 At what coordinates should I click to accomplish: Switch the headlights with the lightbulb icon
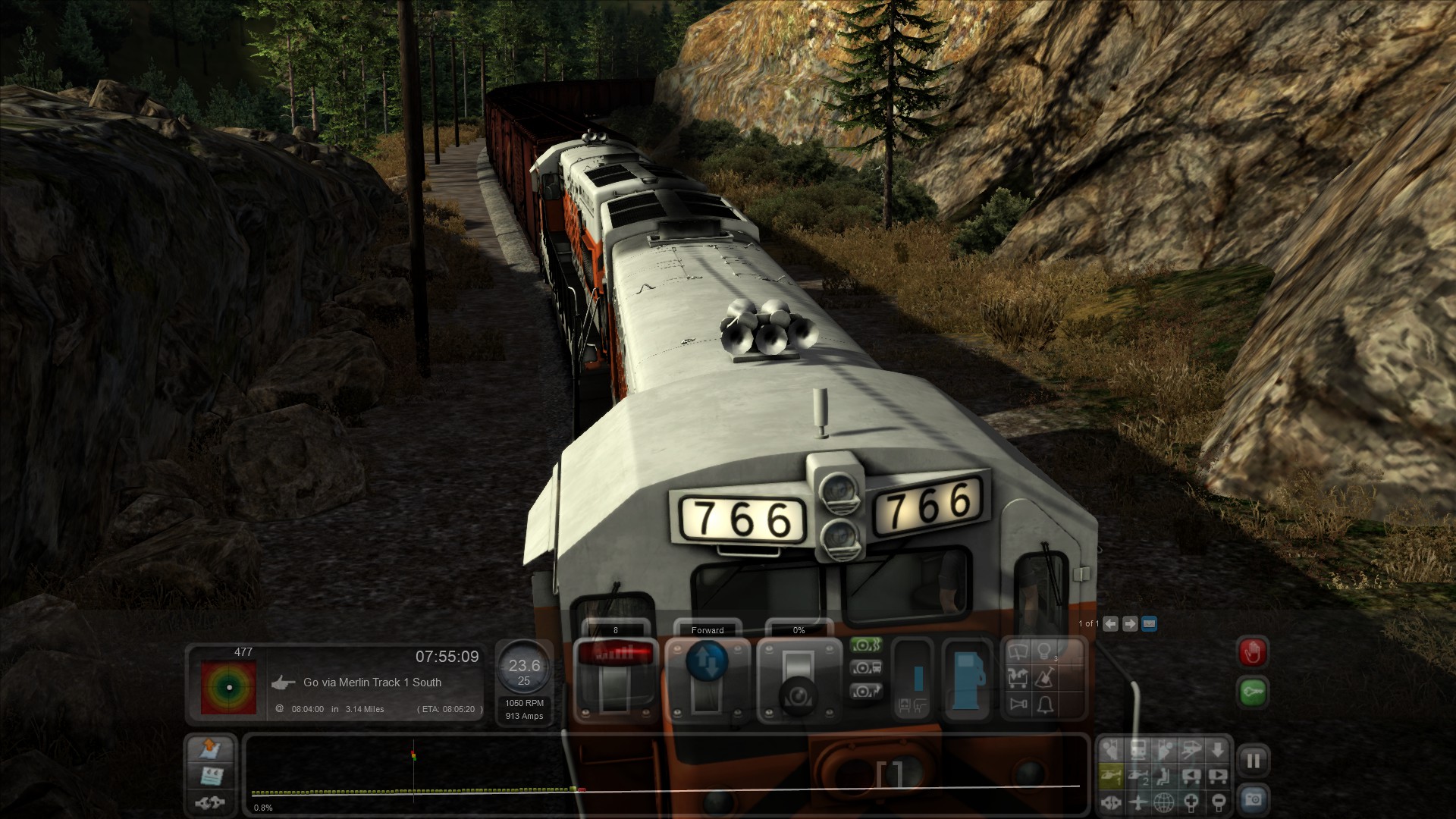(1046, 651)
